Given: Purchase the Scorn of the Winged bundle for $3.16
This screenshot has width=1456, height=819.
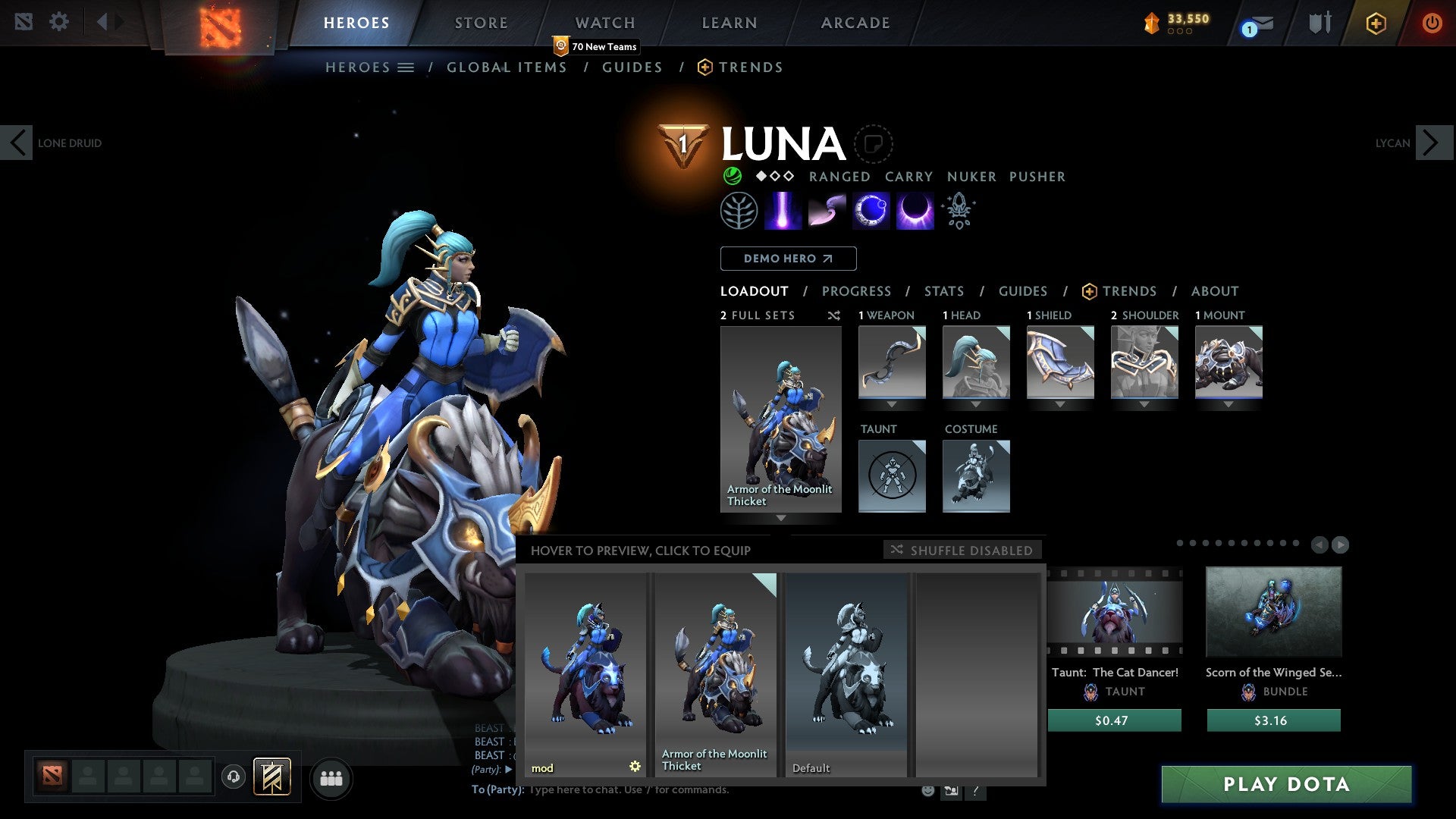Looking at the screenshot, I should tap(1273, 720).
